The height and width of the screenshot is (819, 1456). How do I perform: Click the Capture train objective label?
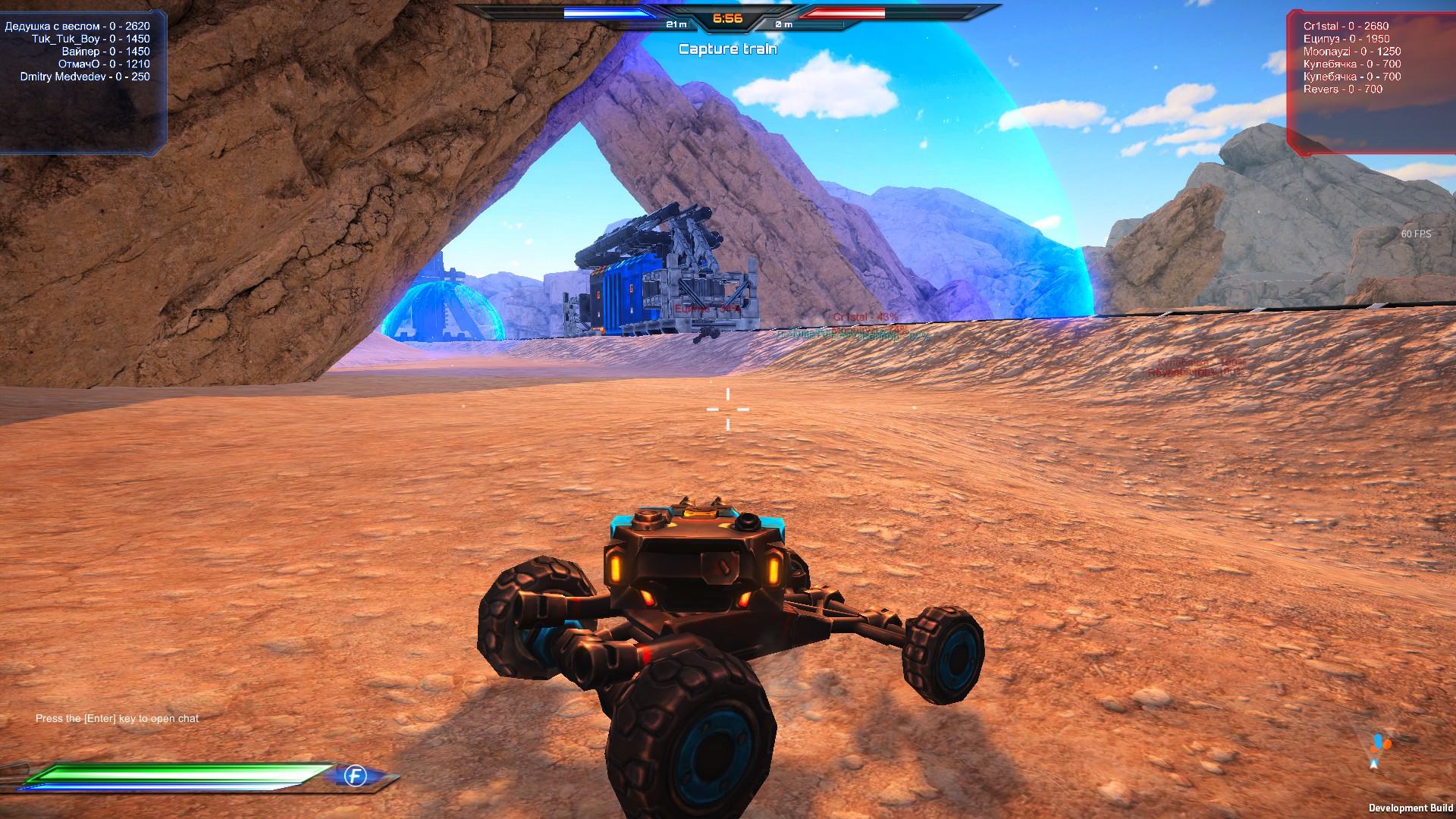pyautogui.click(x=727, y=49)
